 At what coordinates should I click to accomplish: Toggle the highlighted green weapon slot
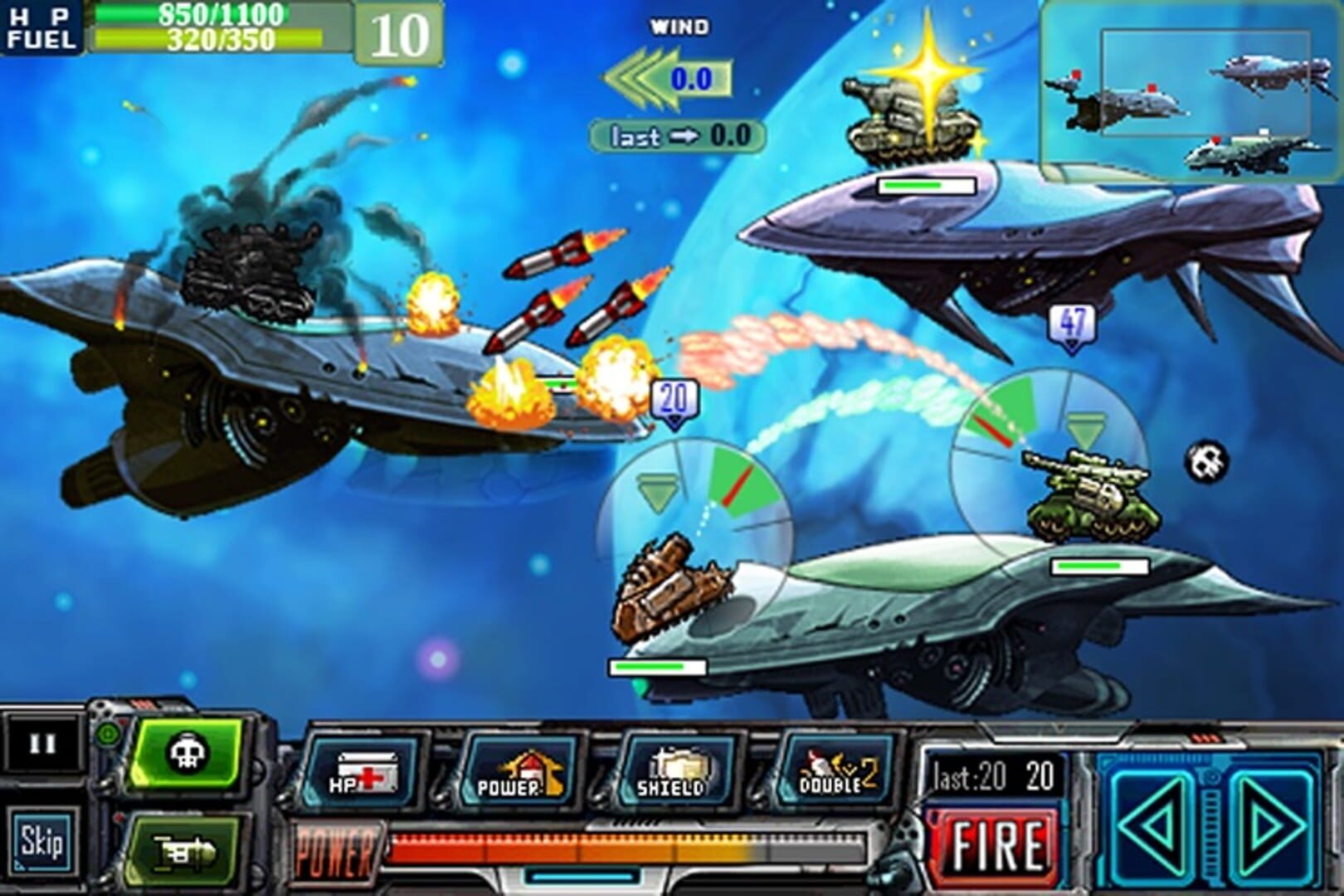point(187,751)
